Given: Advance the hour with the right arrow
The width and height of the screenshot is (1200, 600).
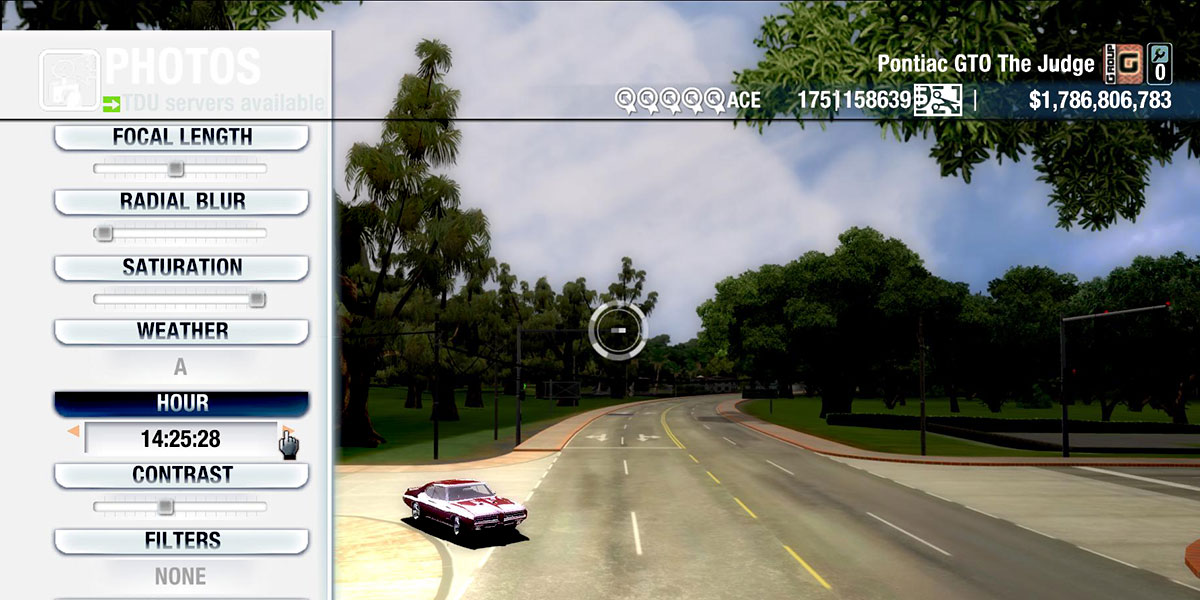Looking at the screenshot, I should [x=288, y=431].
